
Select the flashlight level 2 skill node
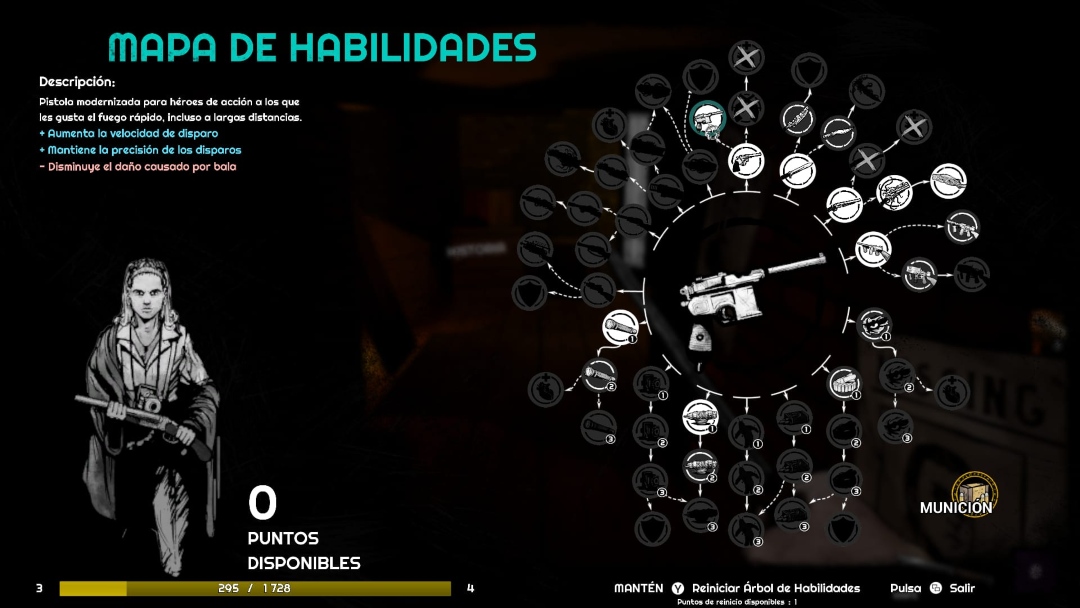(599, 375)
